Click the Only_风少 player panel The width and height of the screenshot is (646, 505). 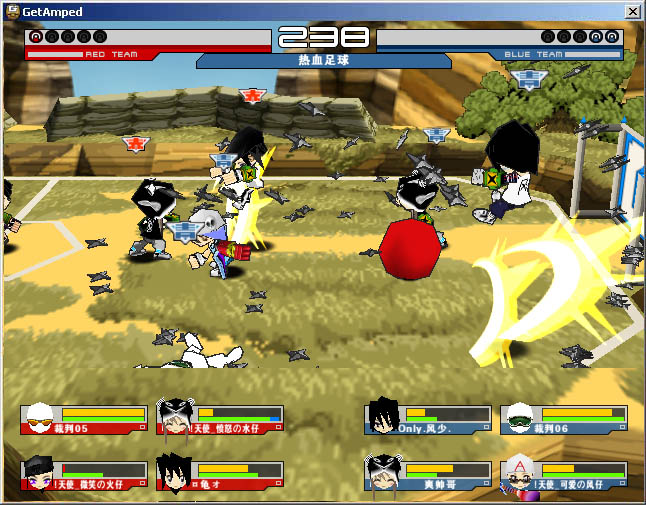click(x=428, y=419)
